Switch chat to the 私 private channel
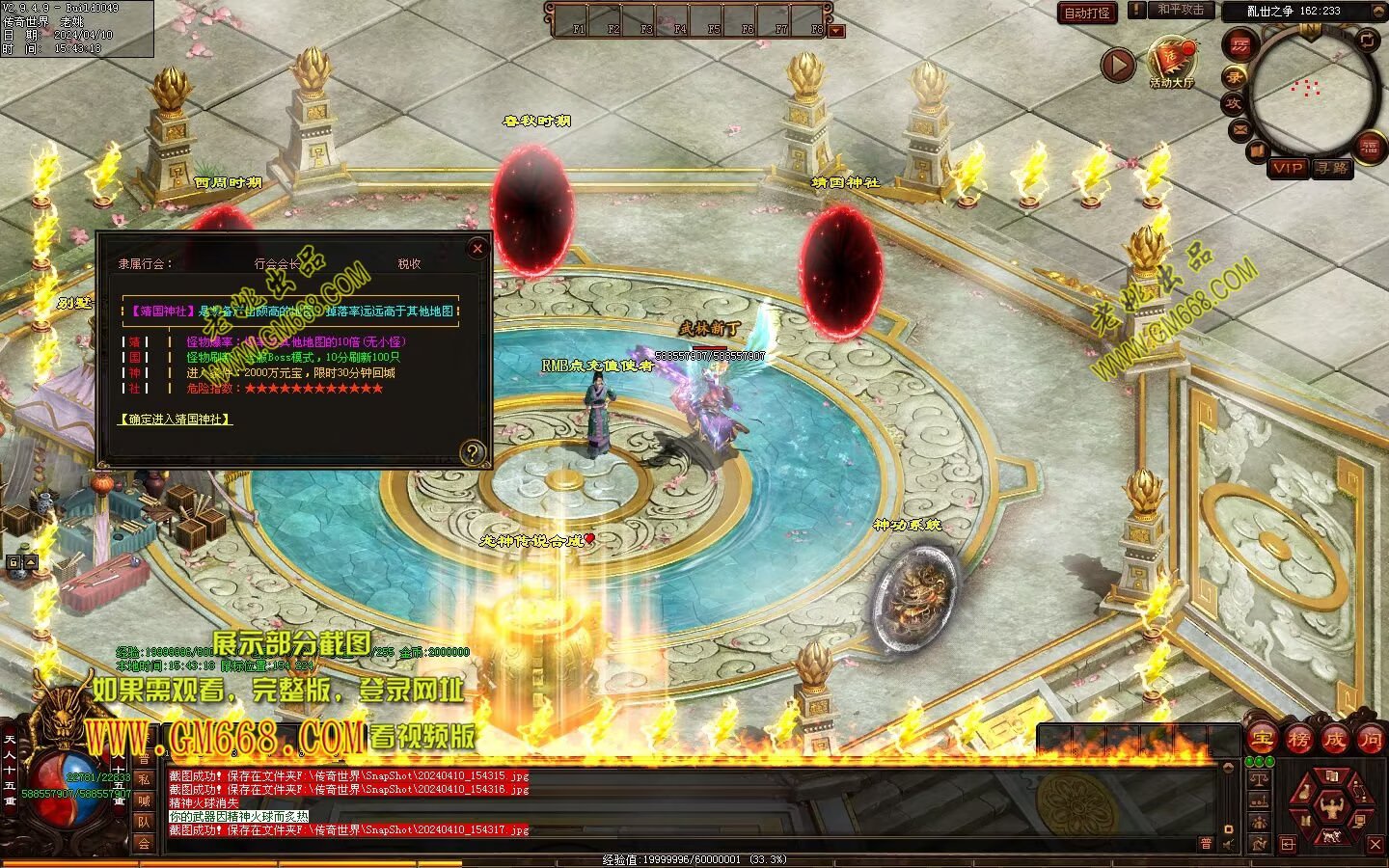1389x868 pixels. [x=144, y=779]
